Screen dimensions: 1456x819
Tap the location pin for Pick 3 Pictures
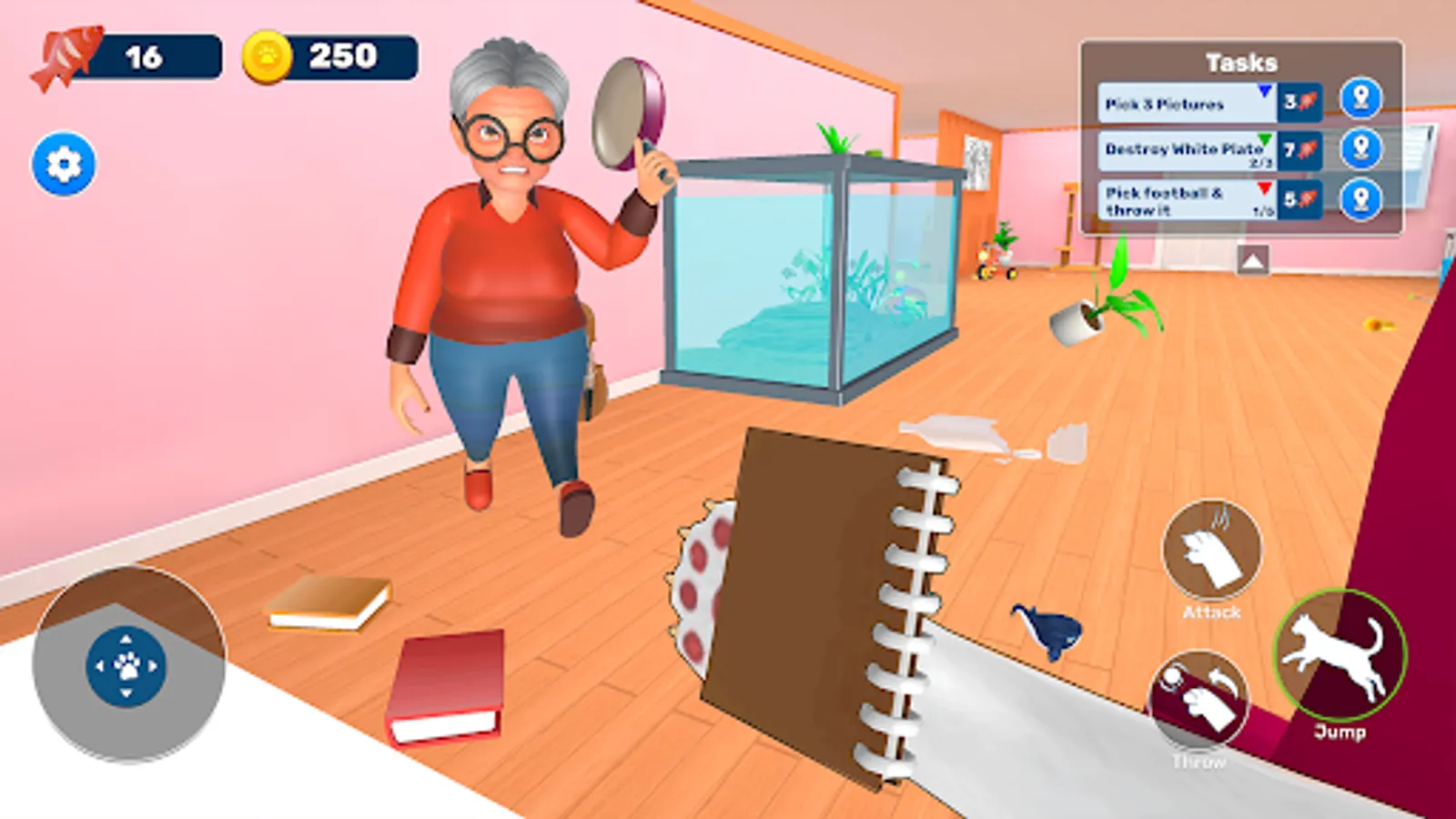1362,100
